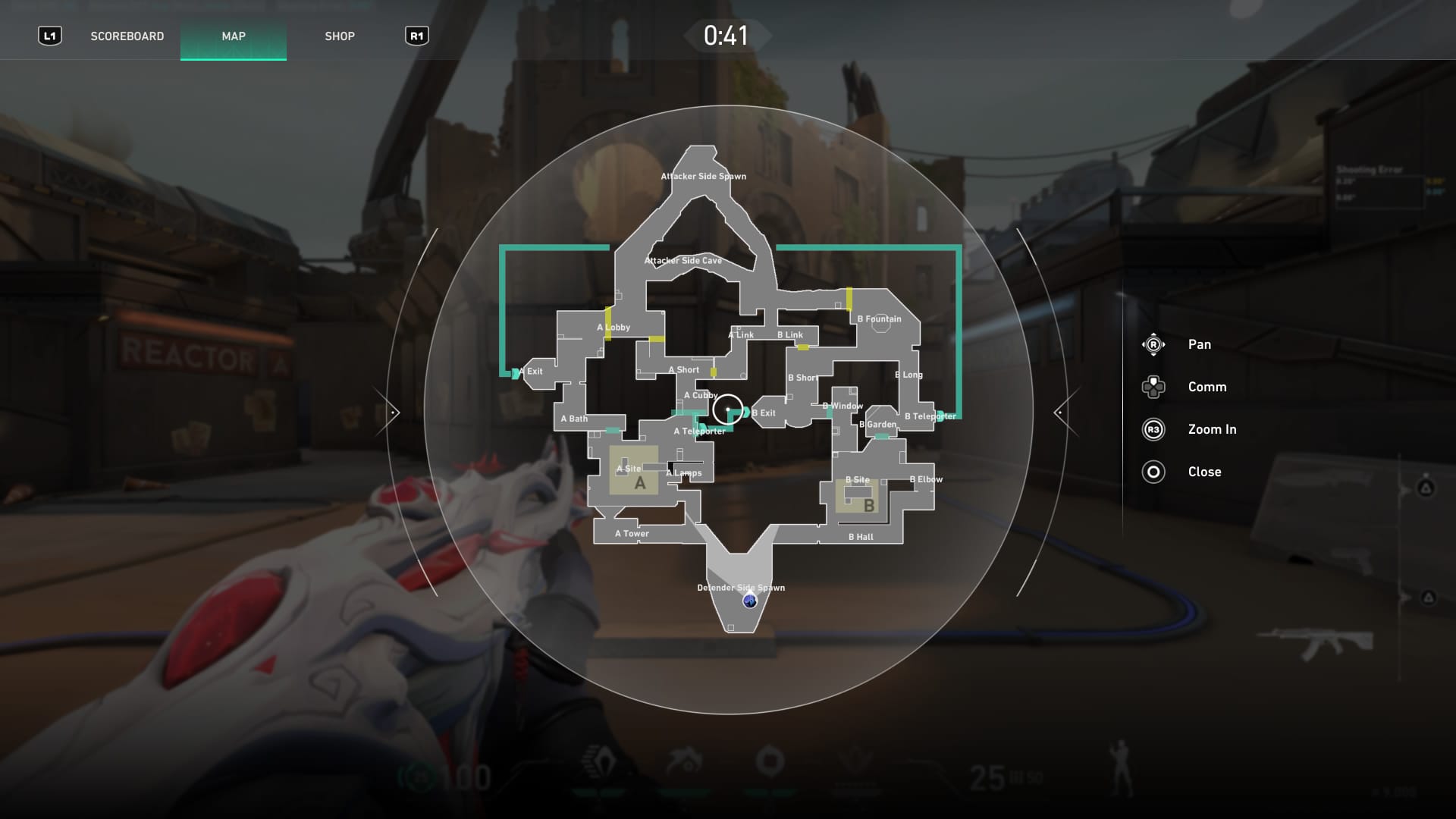The image size is (1456, 819).
Task: Expand the map using the left chevron arrow
Action: tap(394, 412)
